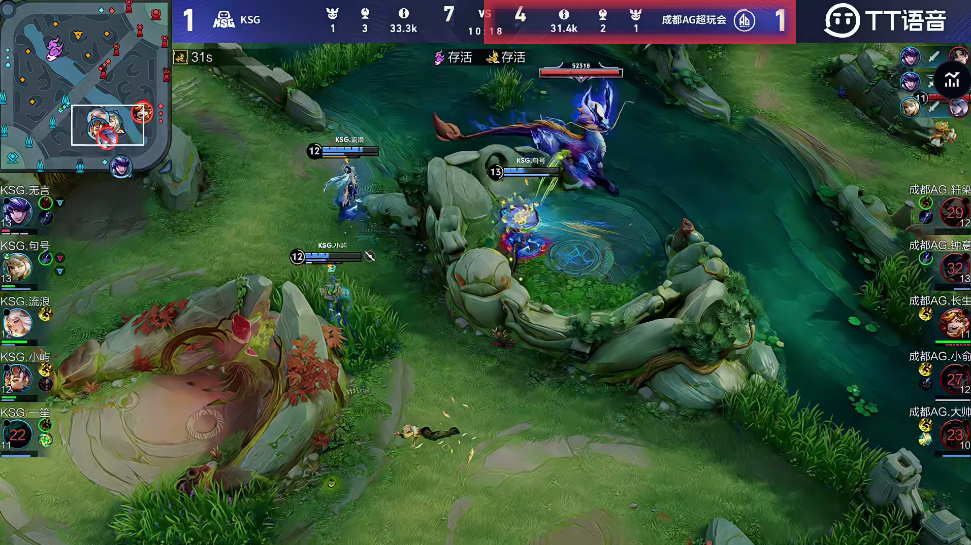Select 成都AG.长生 player portrait
Screen dimensions: 971x545
pyautogui.click(x=954, y=323)
